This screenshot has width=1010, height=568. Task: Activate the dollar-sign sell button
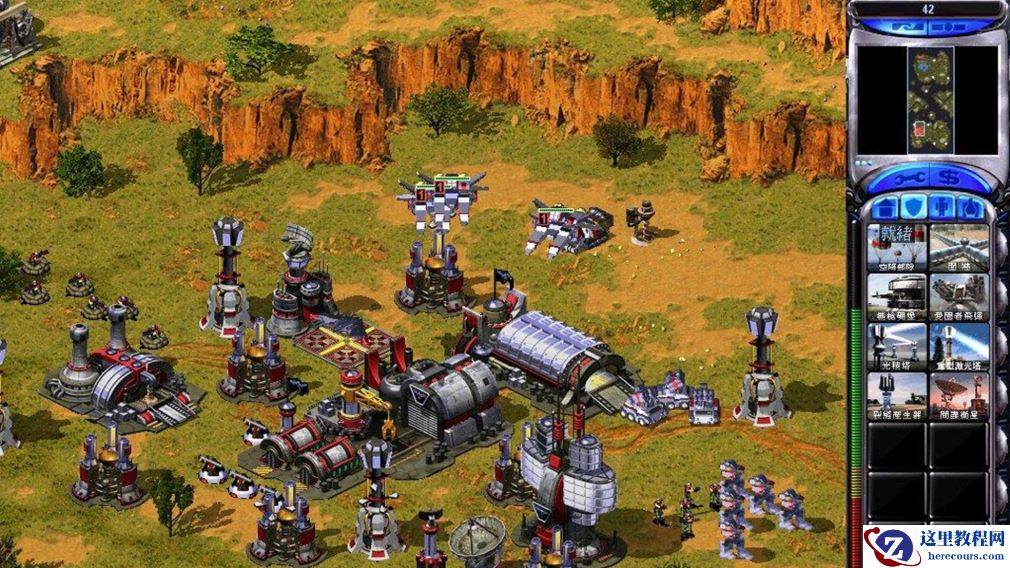point(948,176)
